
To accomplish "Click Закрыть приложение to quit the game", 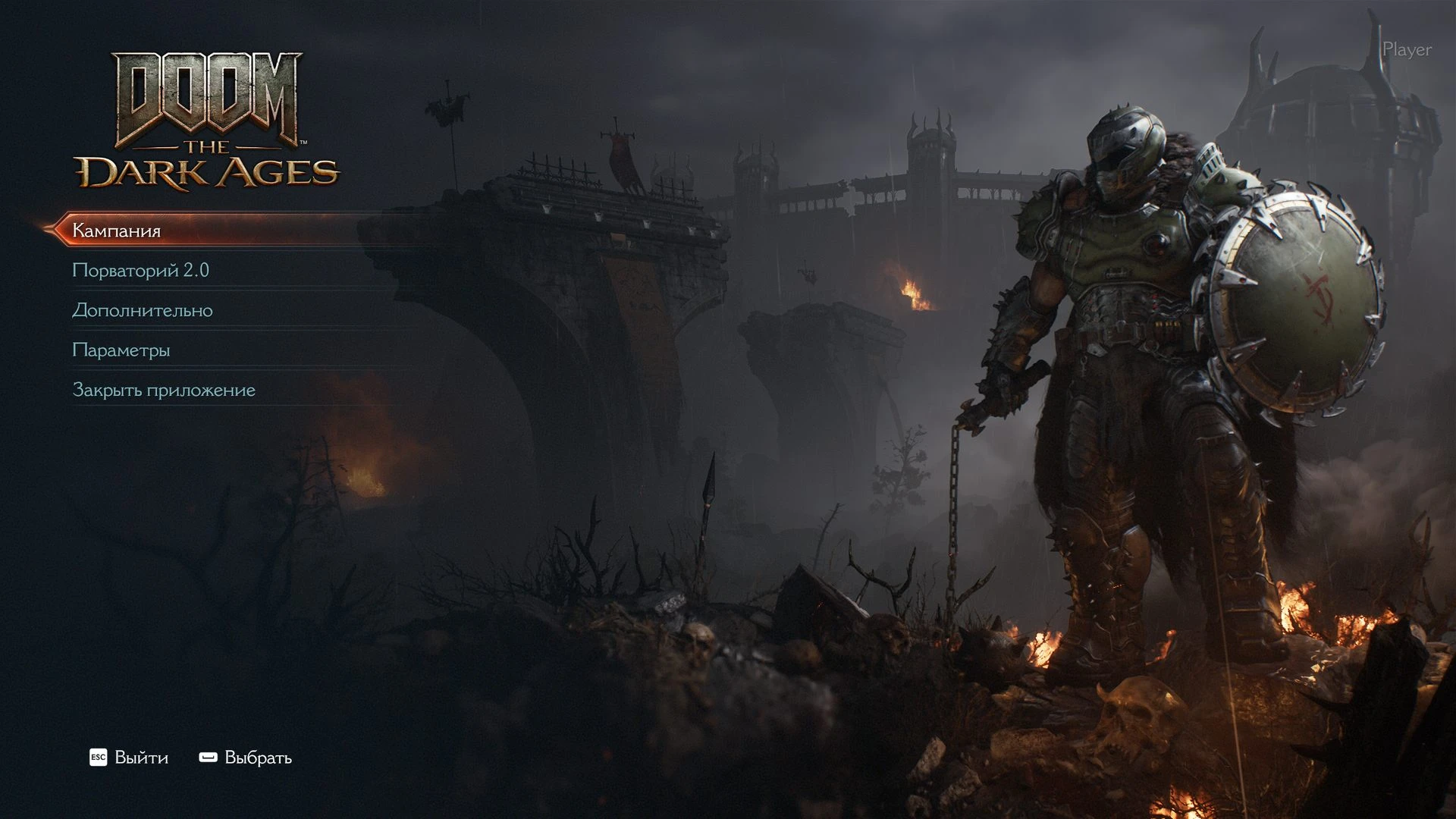I will [164, 390].
